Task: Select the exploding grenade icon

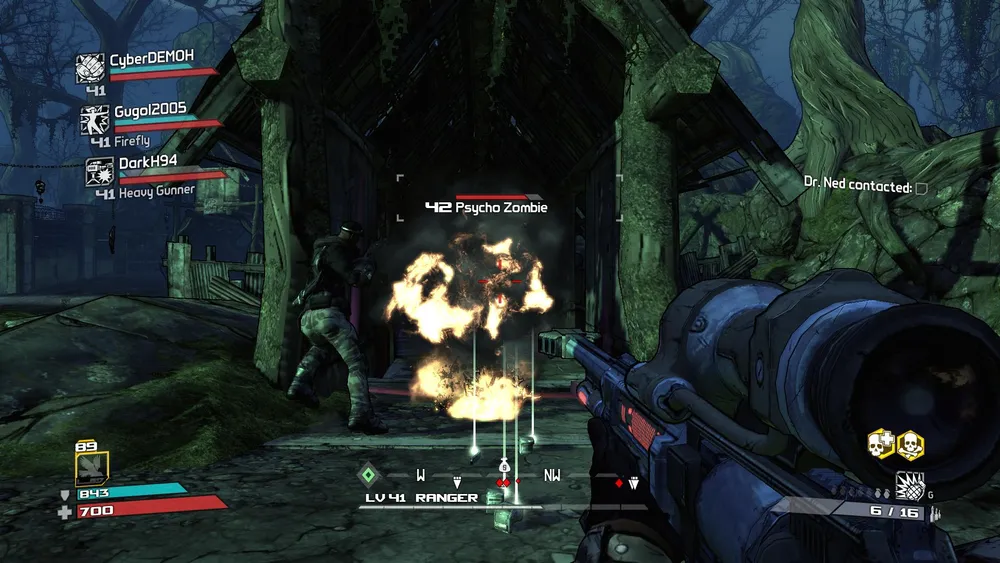Action: click(909, 486)
